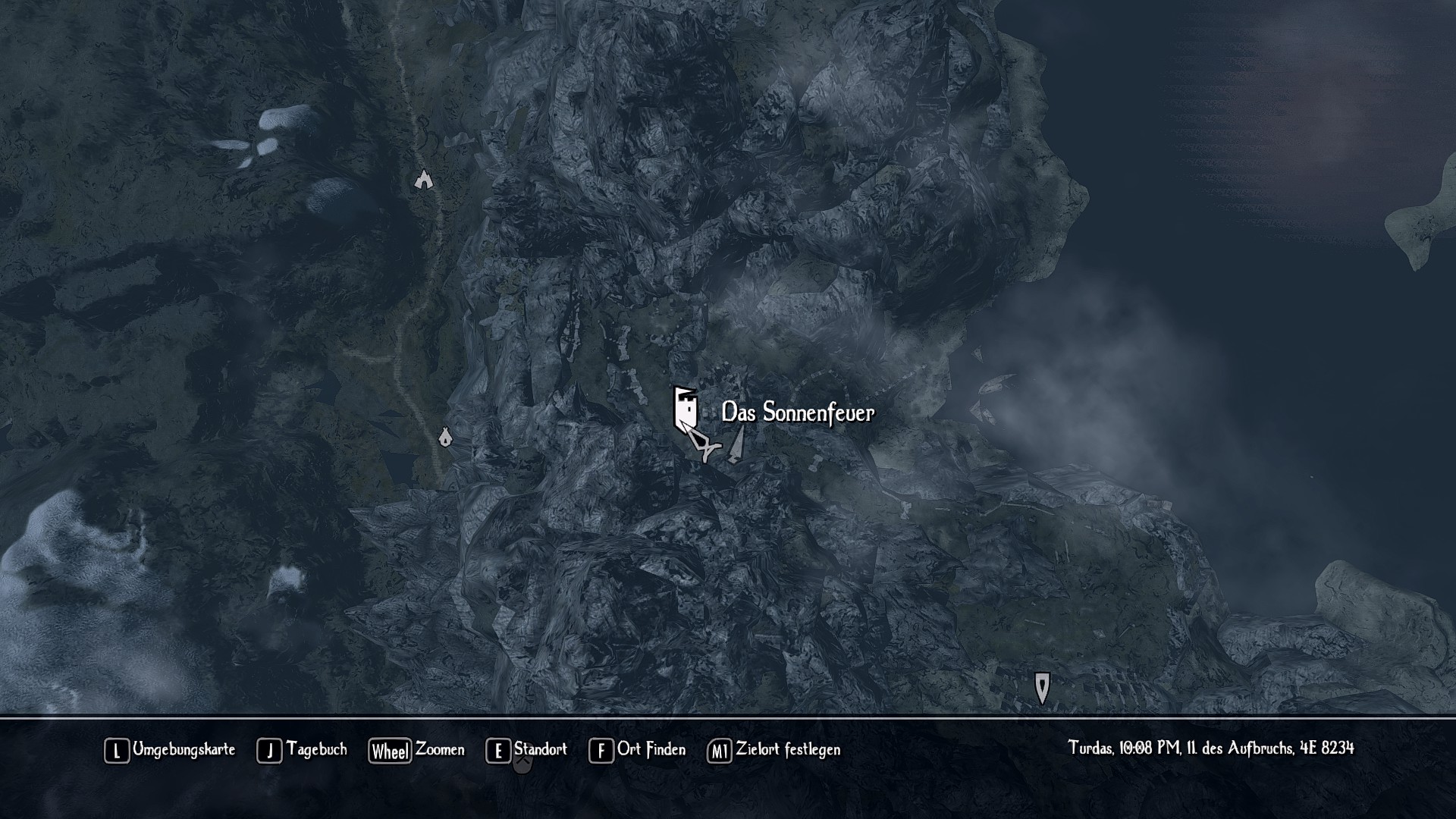The image size is (1456, 819).
Task: Select the tent camp map marker
Action: [x=445, y=437]
